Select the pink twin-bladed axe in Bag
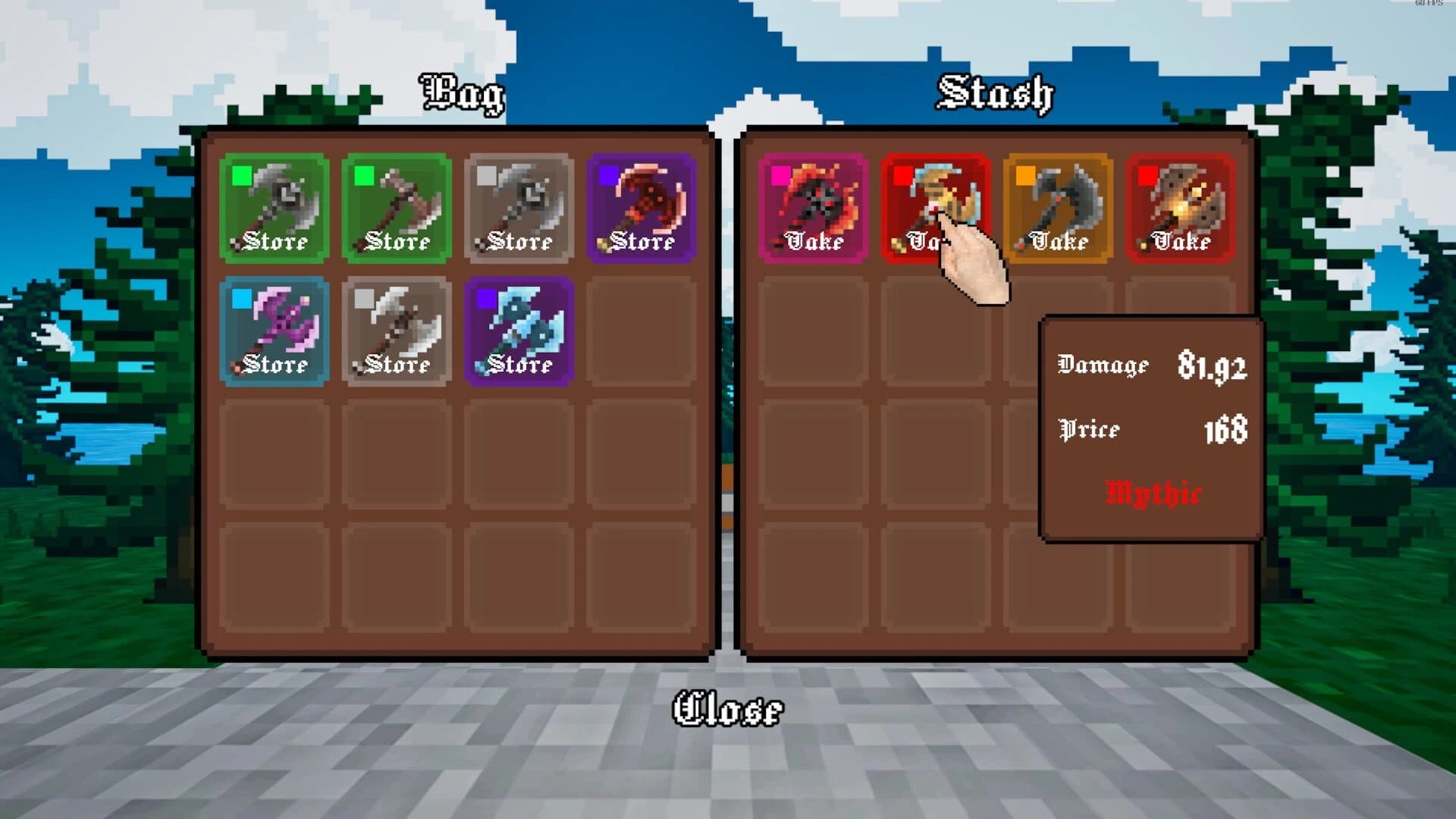This screenshot has width=1456, height=819. (273, 322)
